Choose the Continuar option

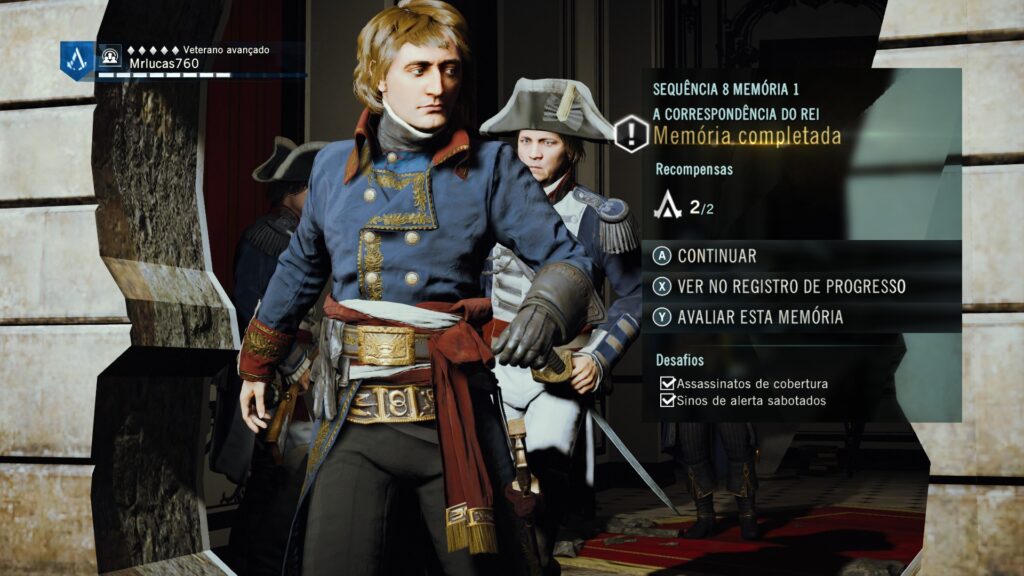tap(716, 256)
